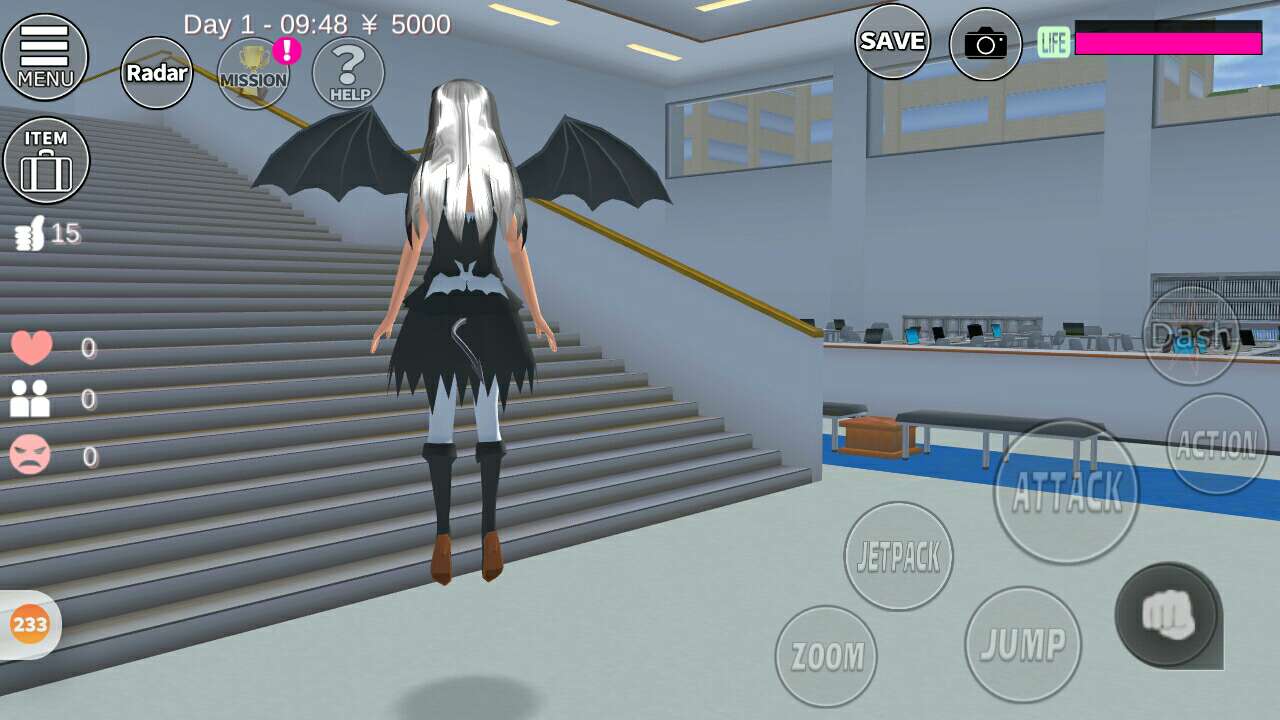Viewport: 1280px width, 720px height.
Task: Tap the SAVE button
Action: pos(892,42)
